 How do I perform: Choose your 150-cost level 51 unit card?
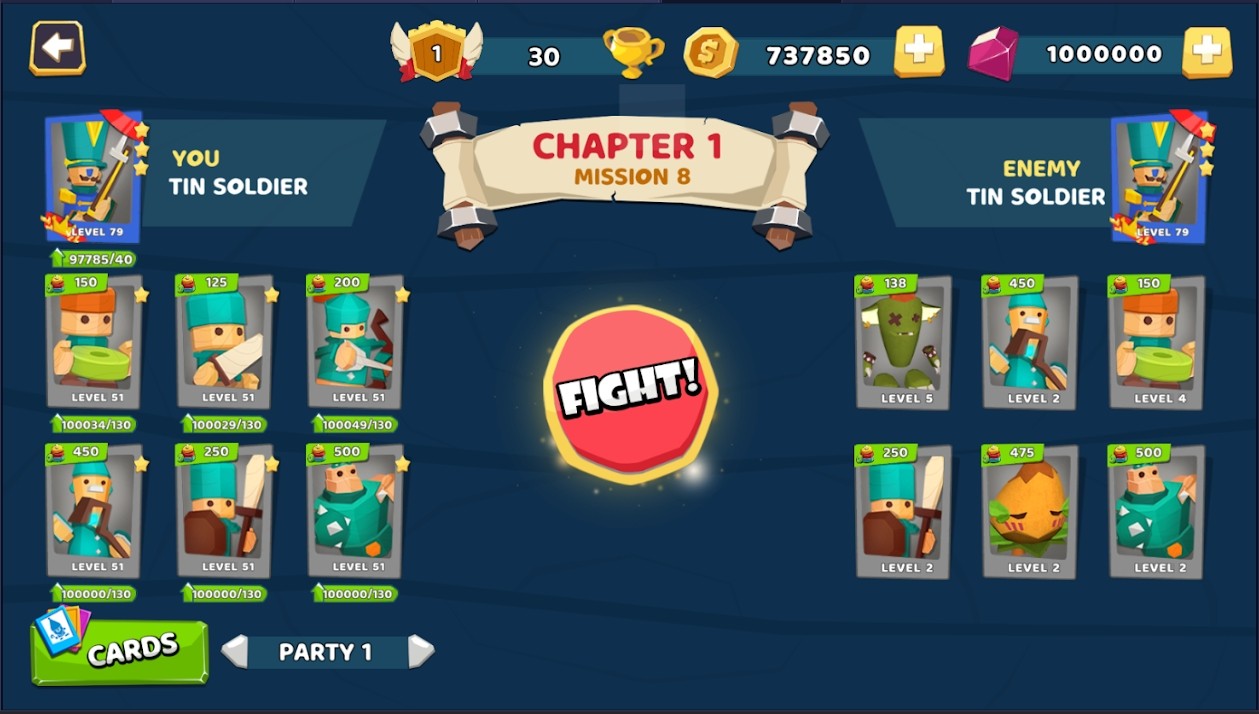[x=94, y=342]
